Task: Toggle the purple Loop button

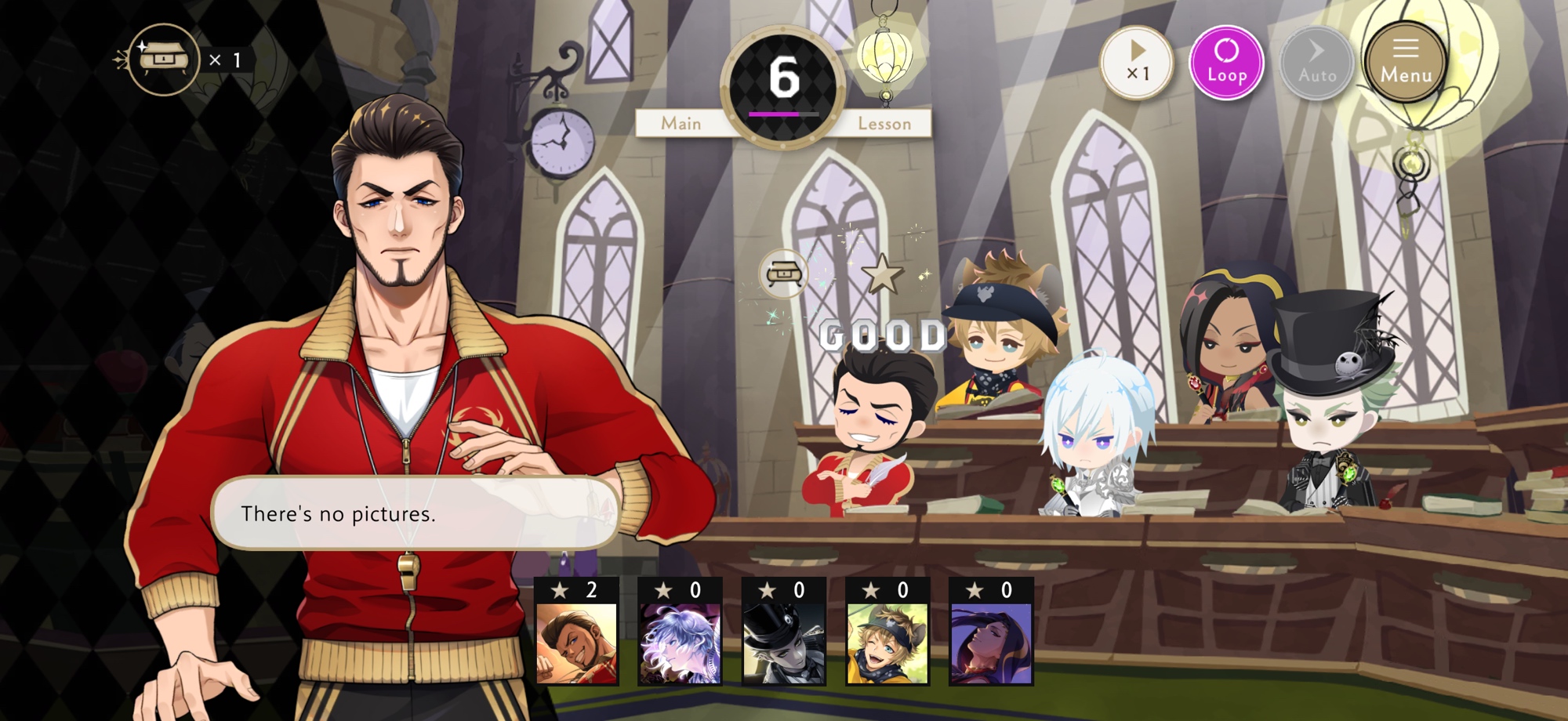Action: pos(1226,63)
